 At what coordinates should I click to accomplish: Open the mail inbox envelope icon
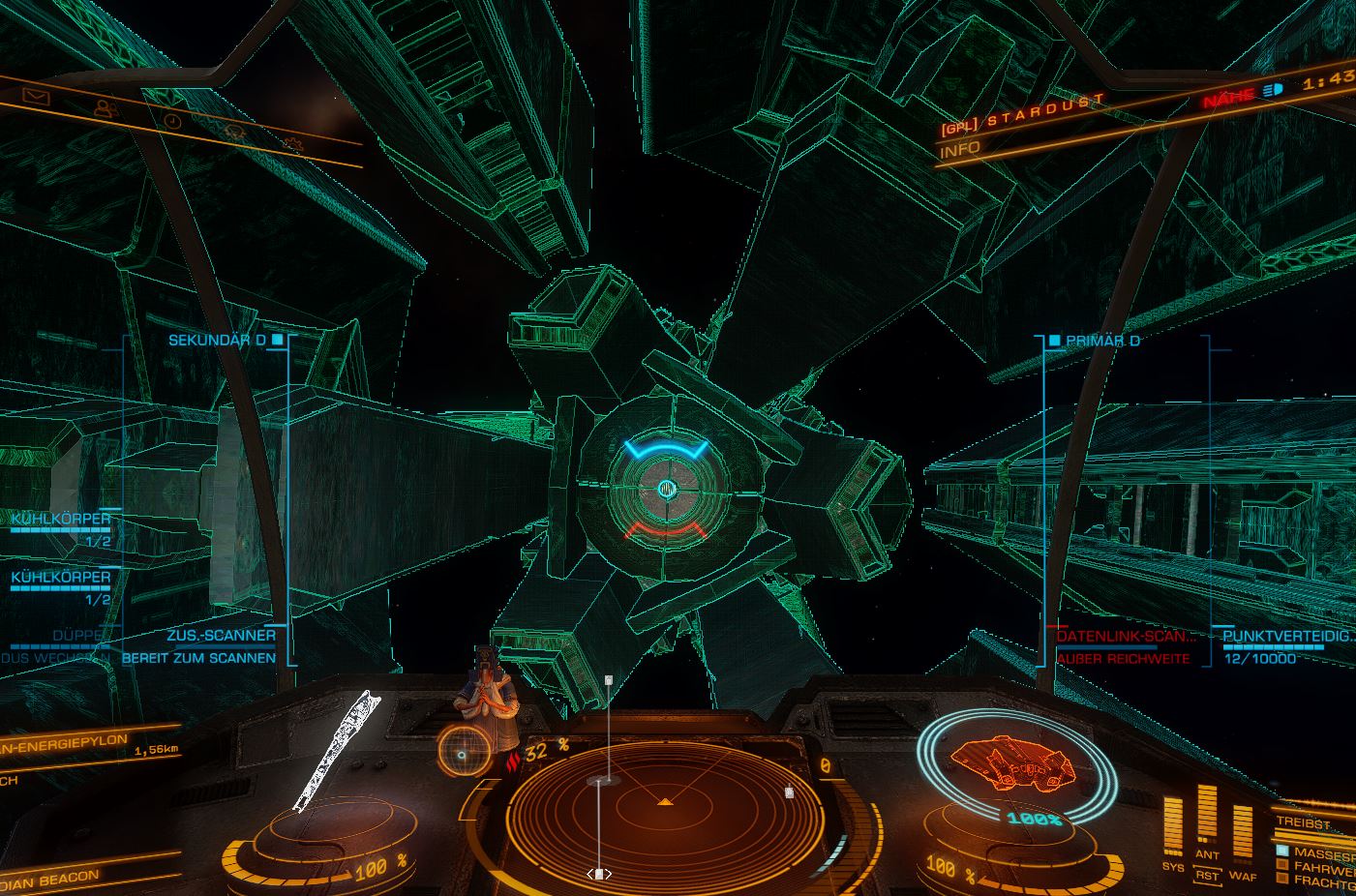tap(37, 97)
